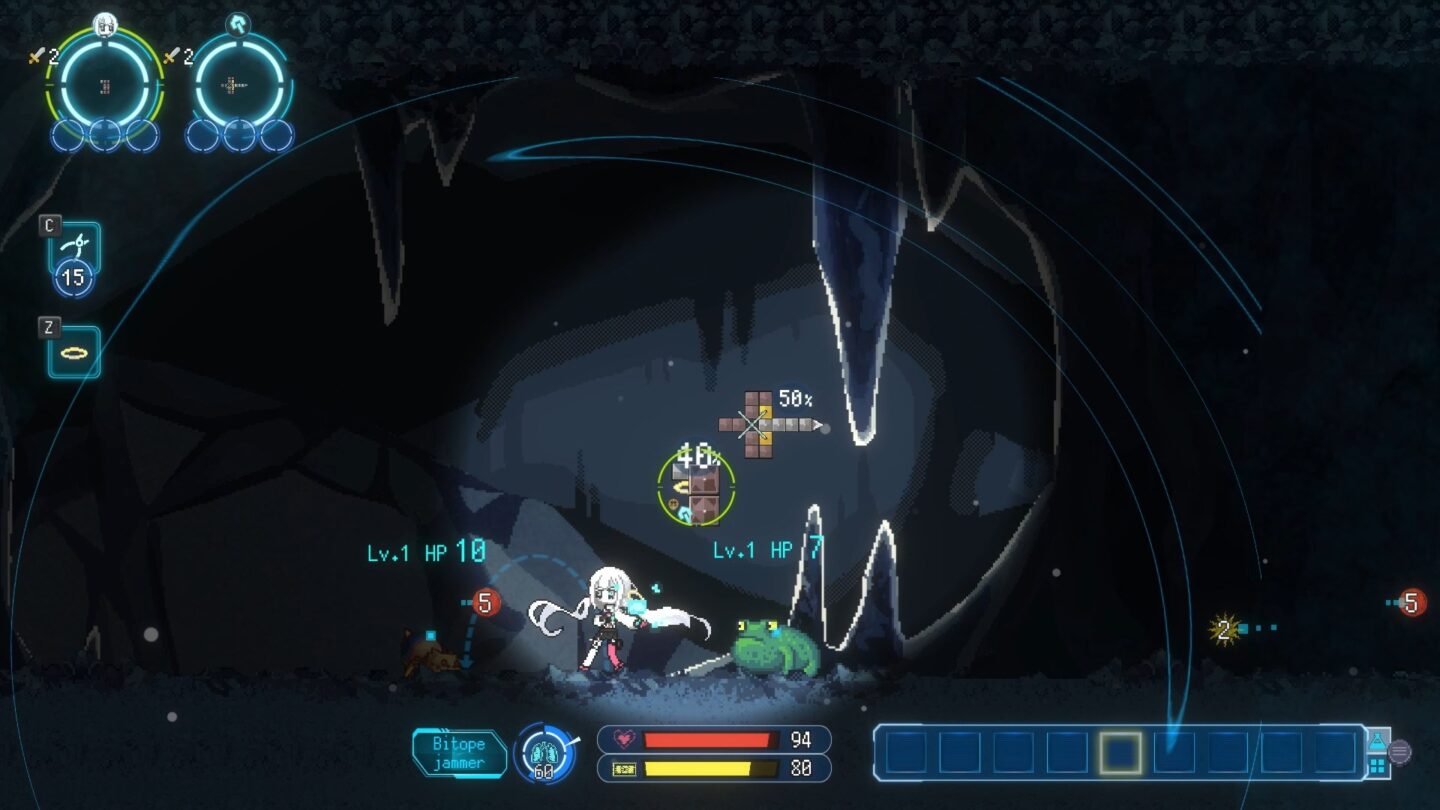Screen dimensions: 1440x810
Task: Open the flask crafting icon near the hotbar
Action: [1378, 741]
